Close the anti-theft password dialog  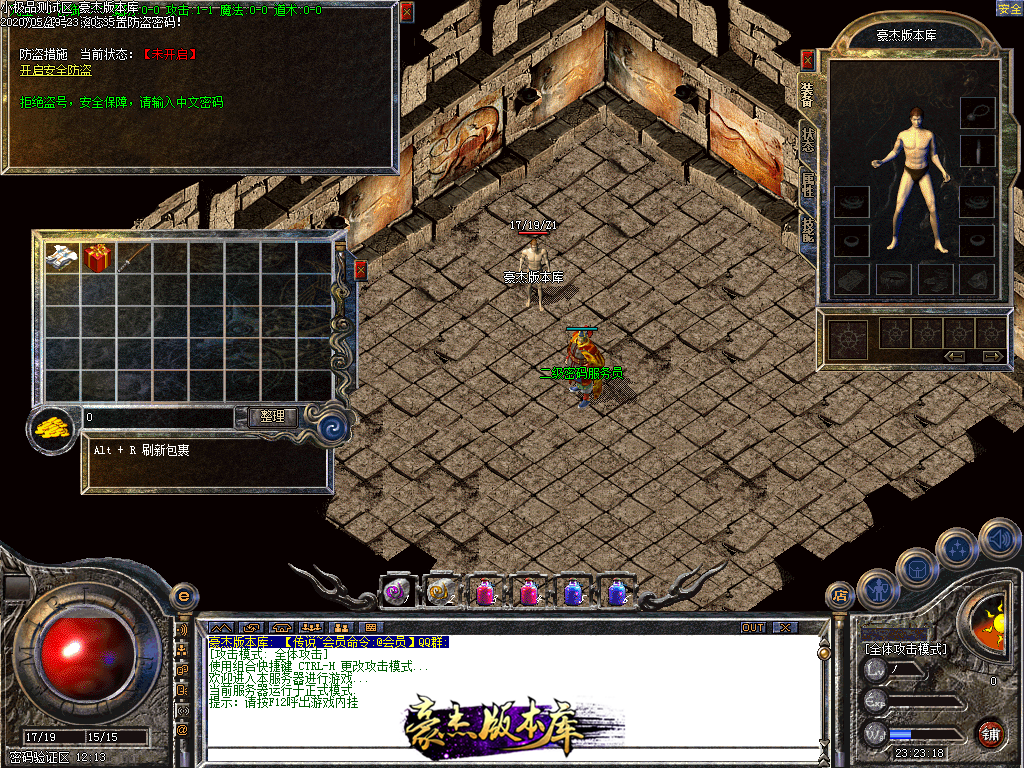click(406, 12)
